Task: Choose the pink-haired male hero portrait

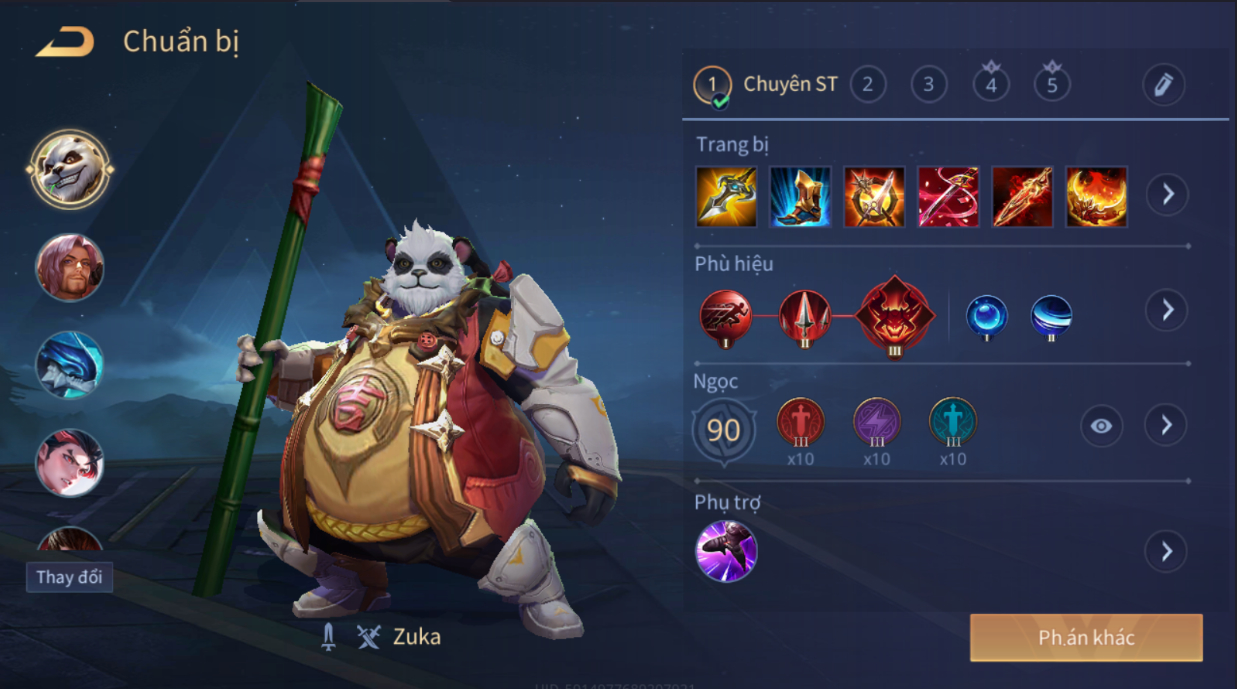Action: pos(70,267)
